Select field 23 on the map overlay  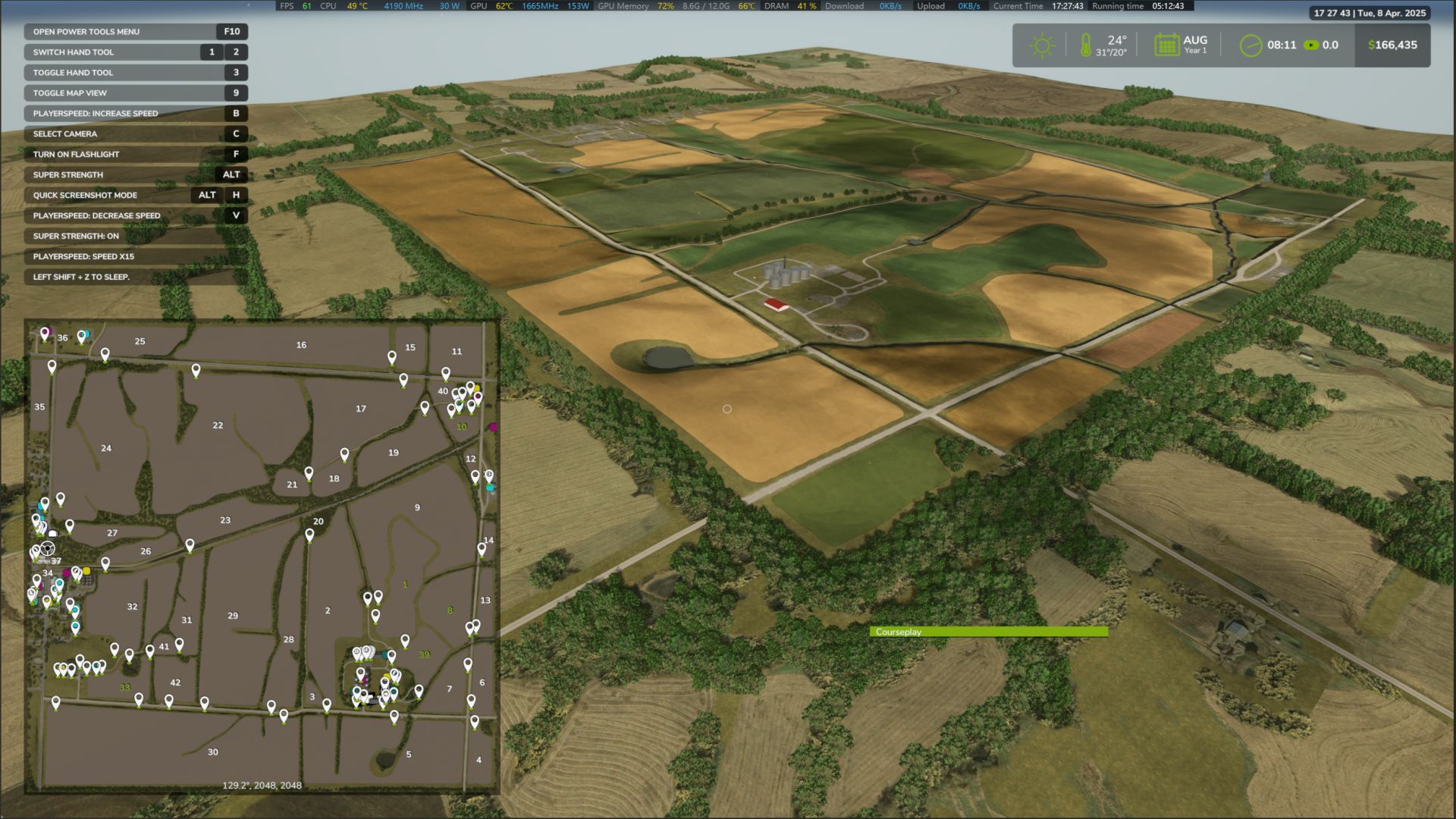click(x=225, y=520)
